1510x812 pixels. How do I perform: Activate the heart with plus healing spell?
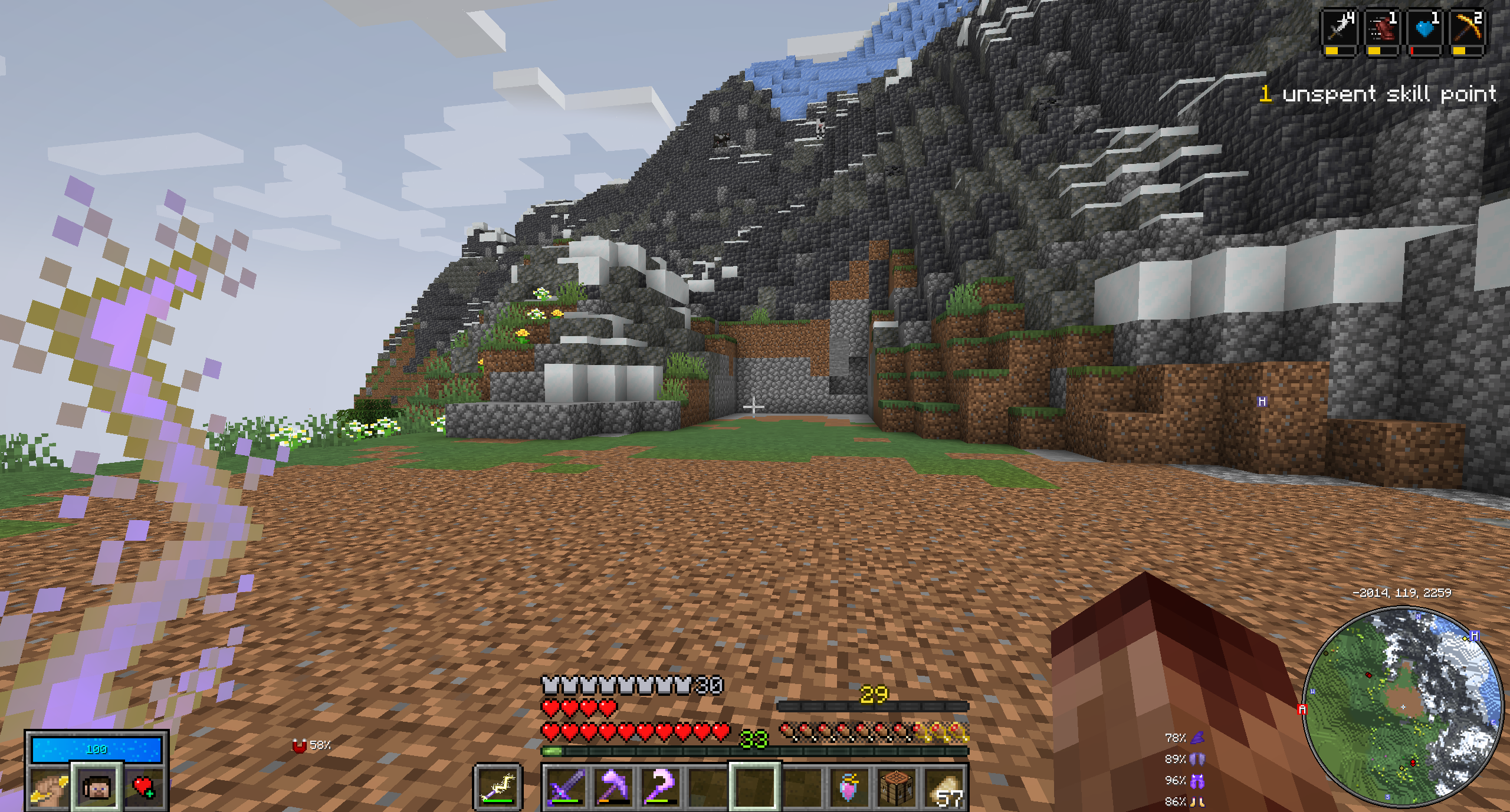(x=143, y=787)
